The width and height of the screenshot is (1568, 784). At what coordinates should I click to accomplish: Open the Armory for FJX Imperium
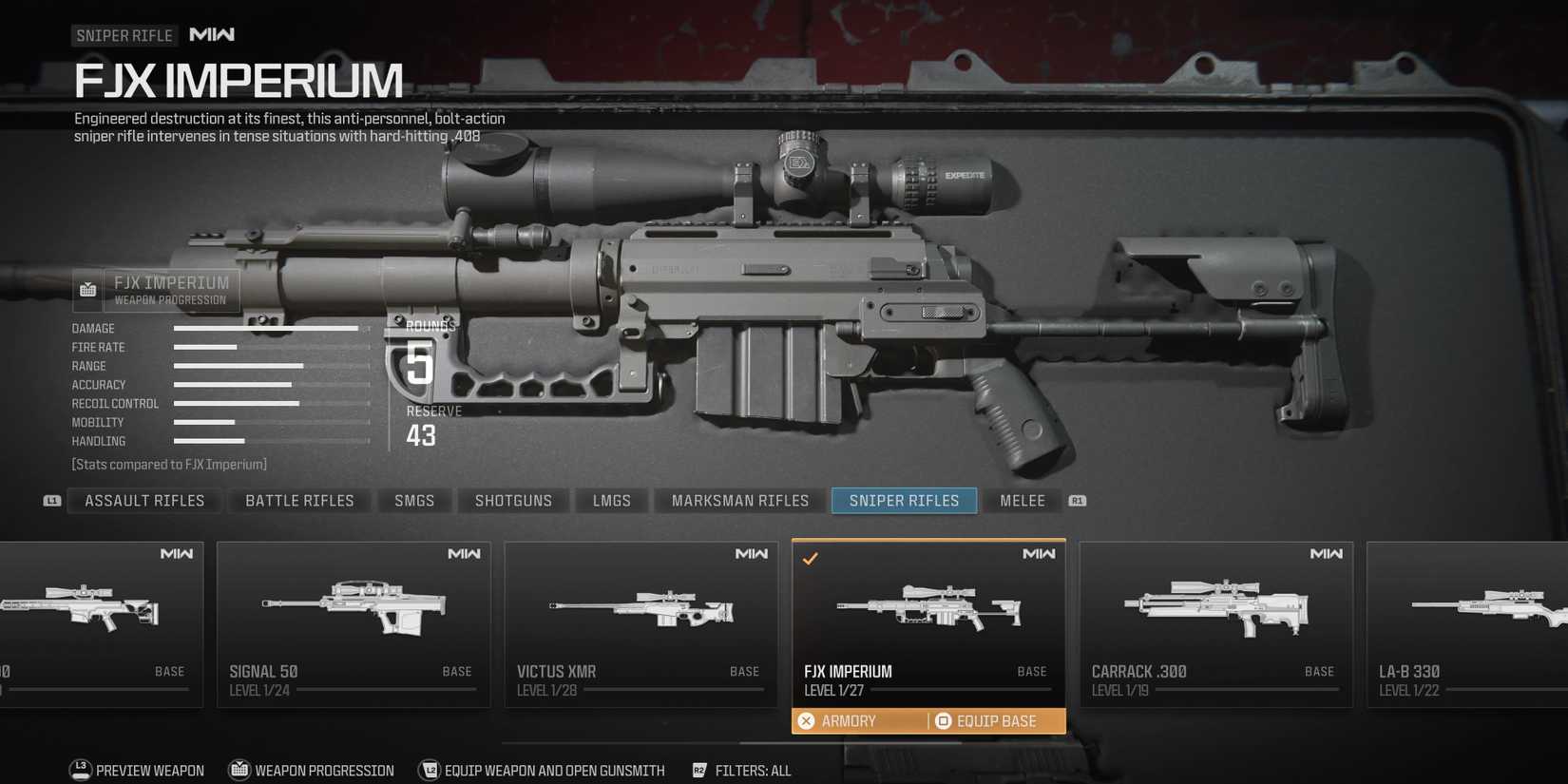[851, 720]
